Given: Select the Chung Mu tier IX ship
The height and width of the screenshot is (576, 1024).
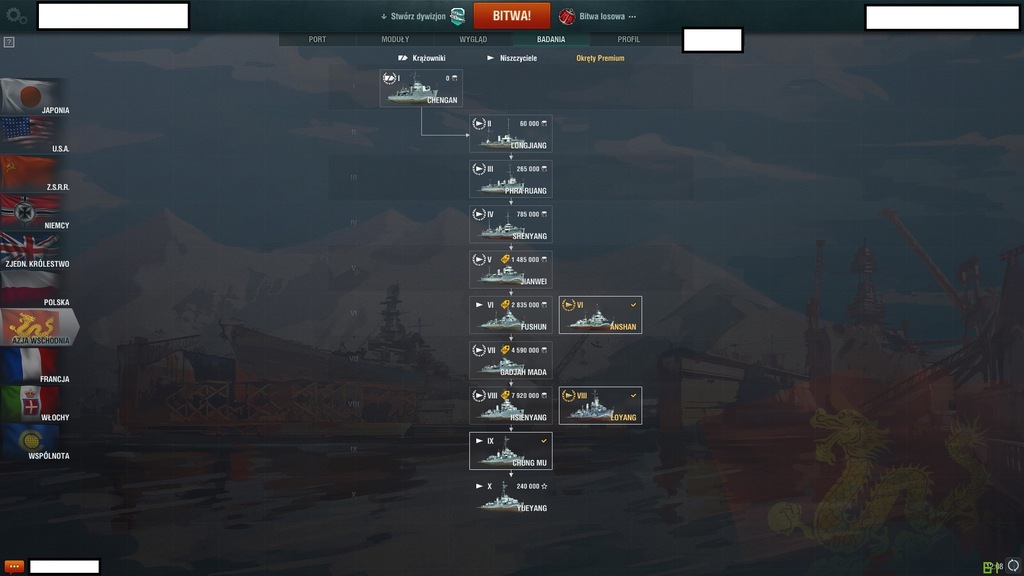Looking at the screenshot, I should coord(511,451).
